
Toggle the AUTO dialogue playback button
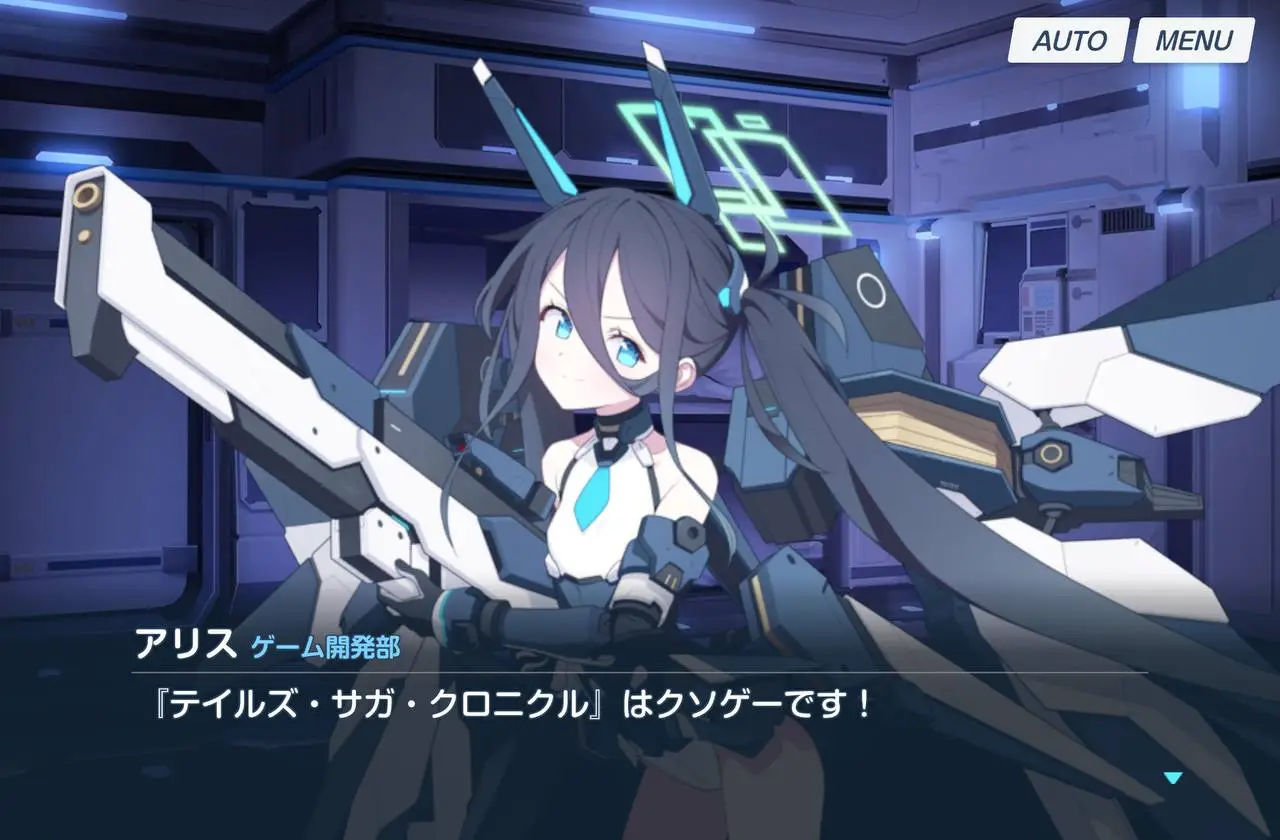pyautogui.click(x=1068, y=41)
